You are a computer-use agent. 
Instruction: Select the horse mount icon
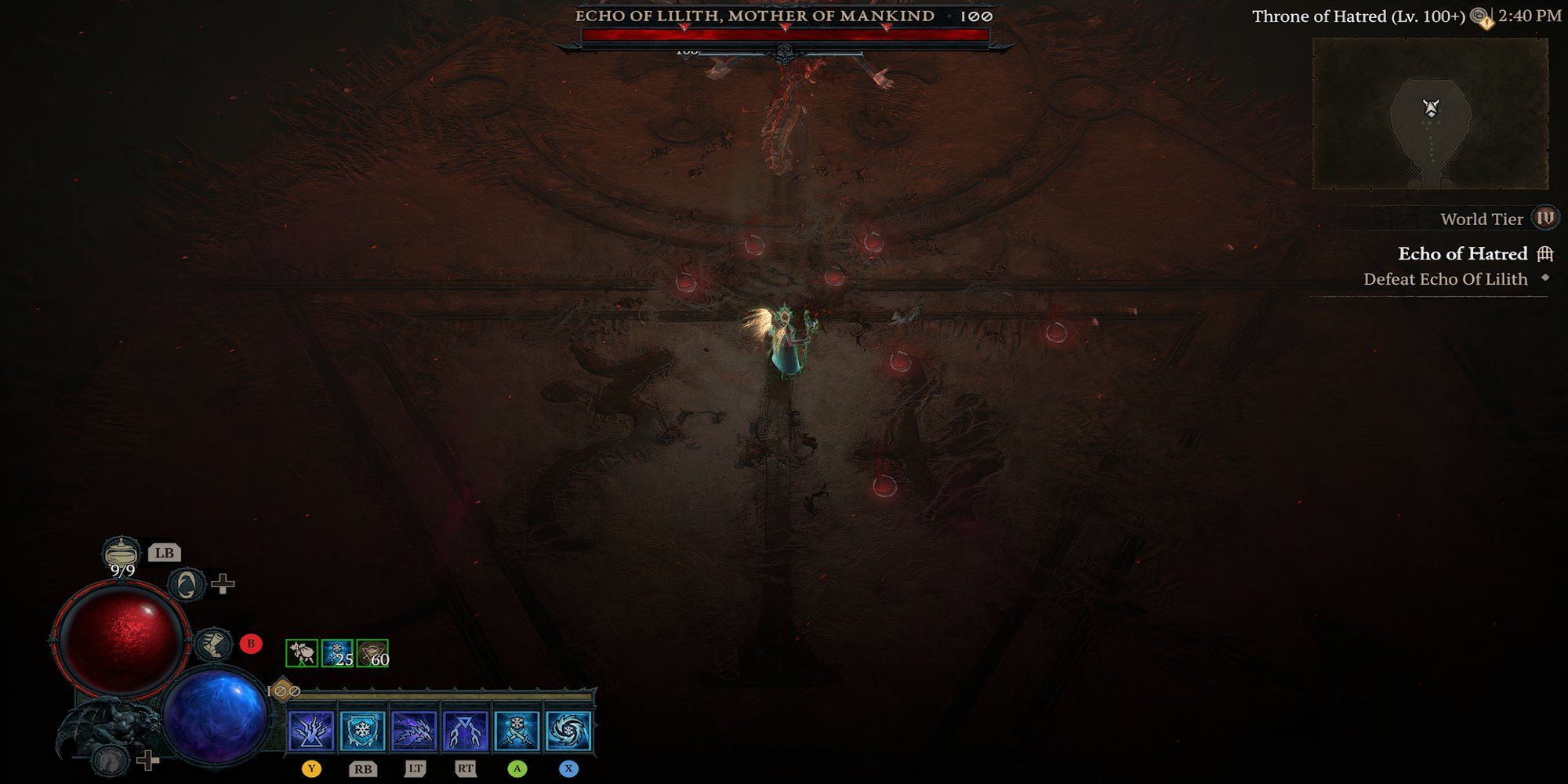pos(109,759)
